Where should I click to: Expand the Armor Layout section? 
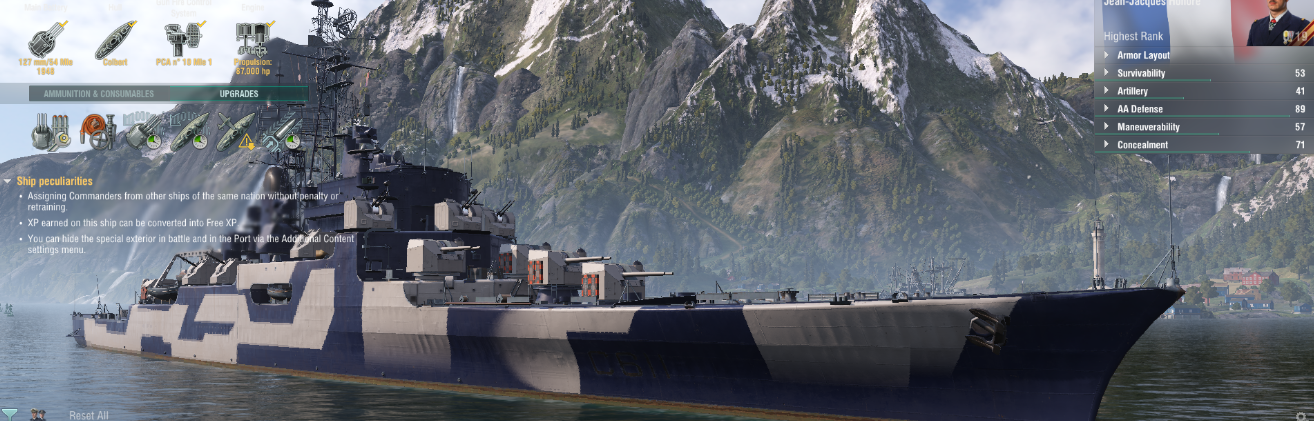click(x=1143, y=55)
